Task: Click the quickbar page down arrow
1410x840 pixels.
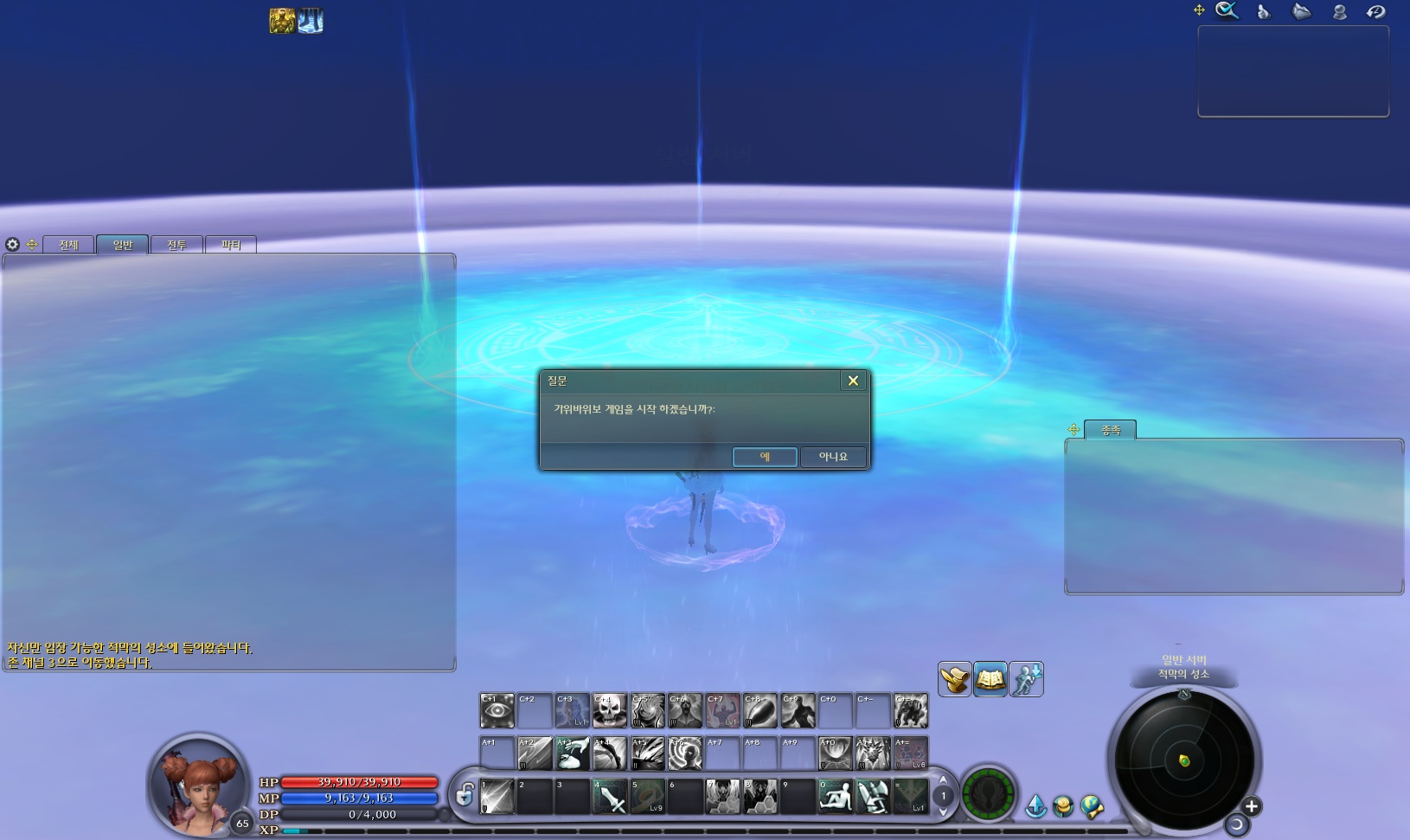Action: coord(943,811)
